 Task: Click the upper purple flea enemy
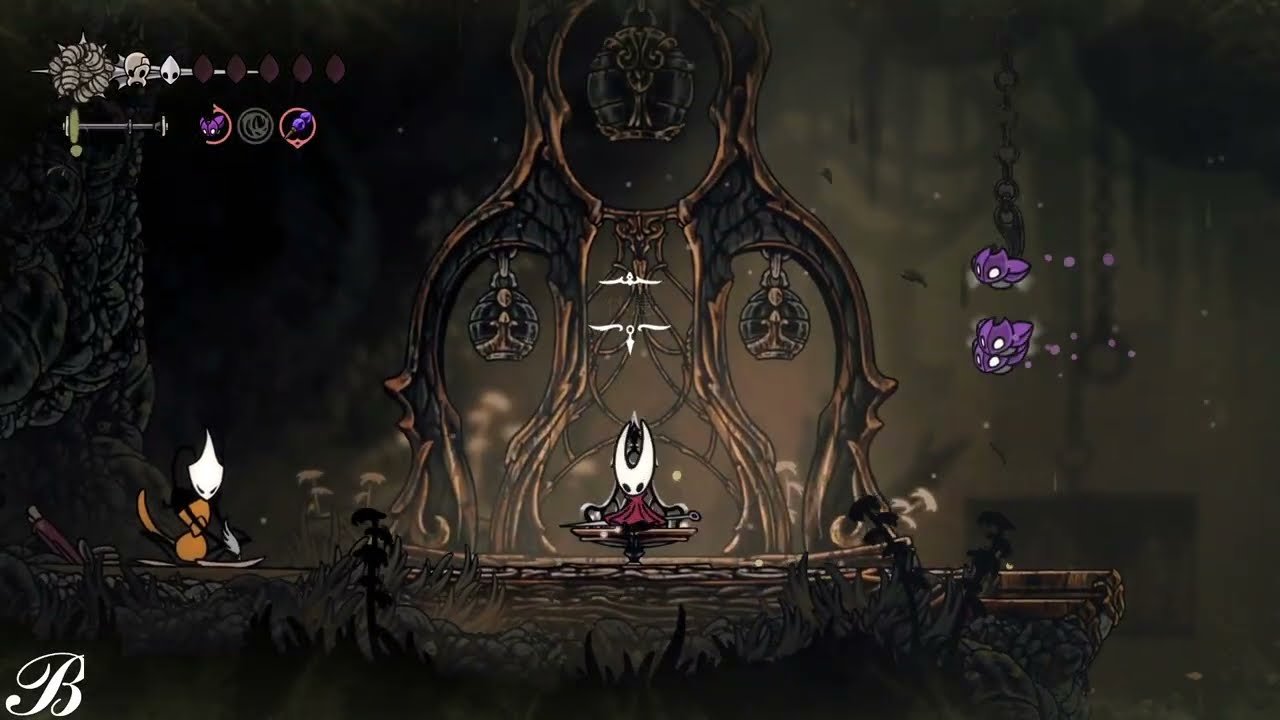[998, 268]
